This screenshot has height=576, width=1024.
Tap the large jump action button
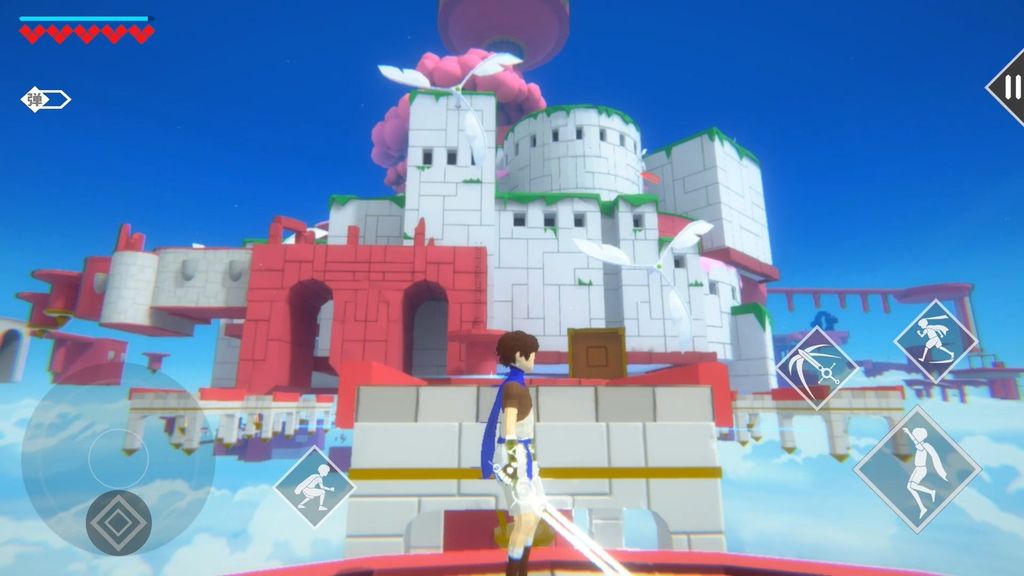point(917,468)
